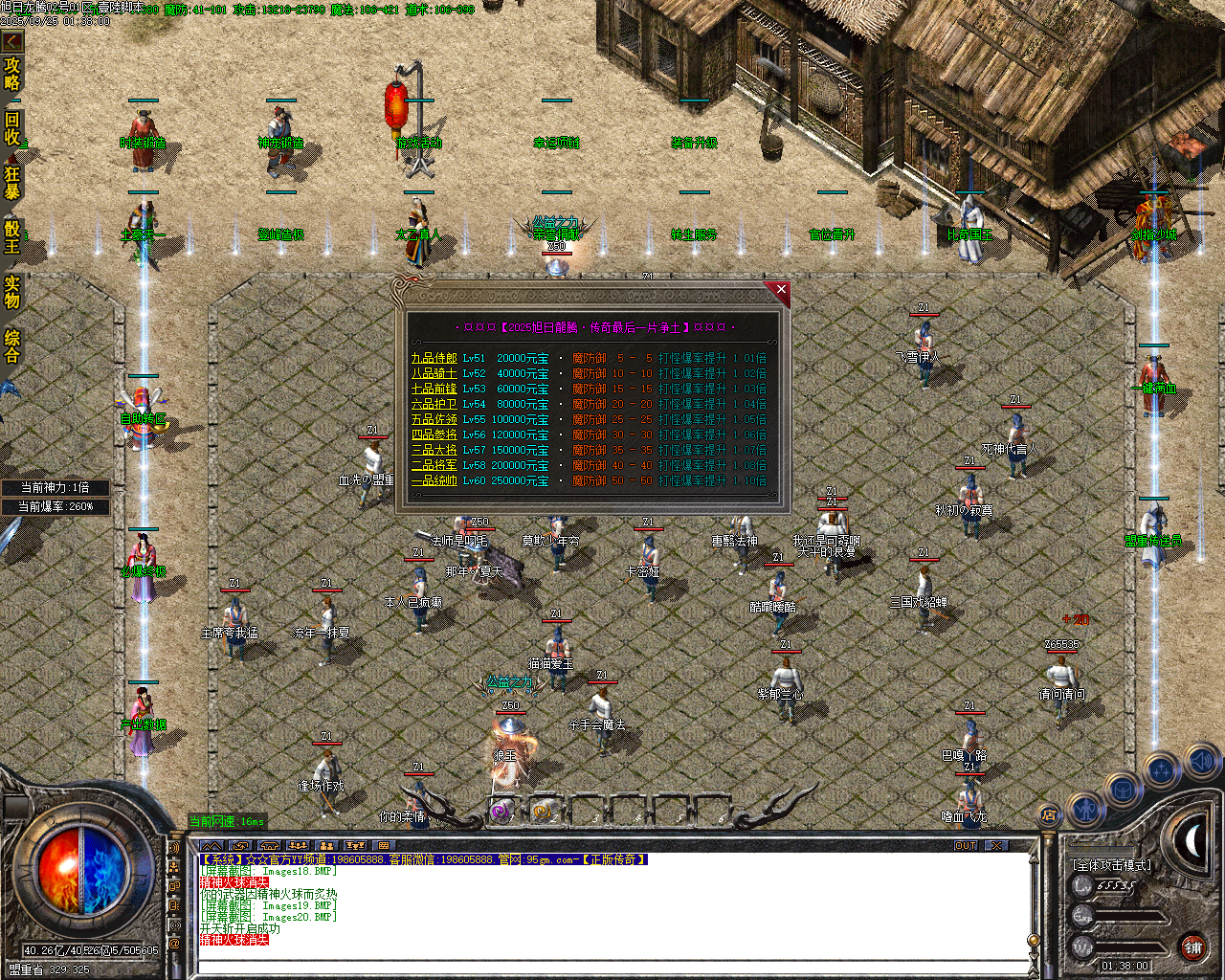Open skills window via sparkling stars icon
The width and height of the screenshot is (1225, 980).
tap(1160, 771)
